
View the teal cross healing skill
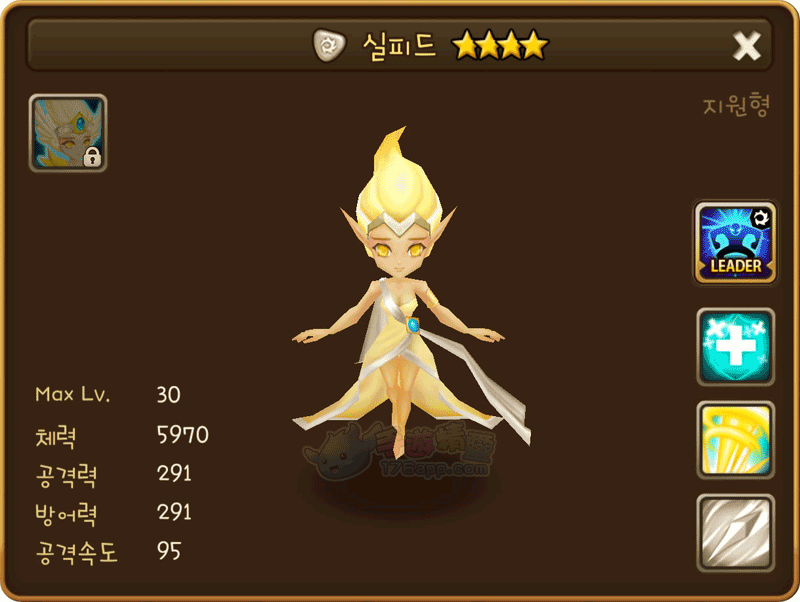pyautogui.click(x=735, y=346)
